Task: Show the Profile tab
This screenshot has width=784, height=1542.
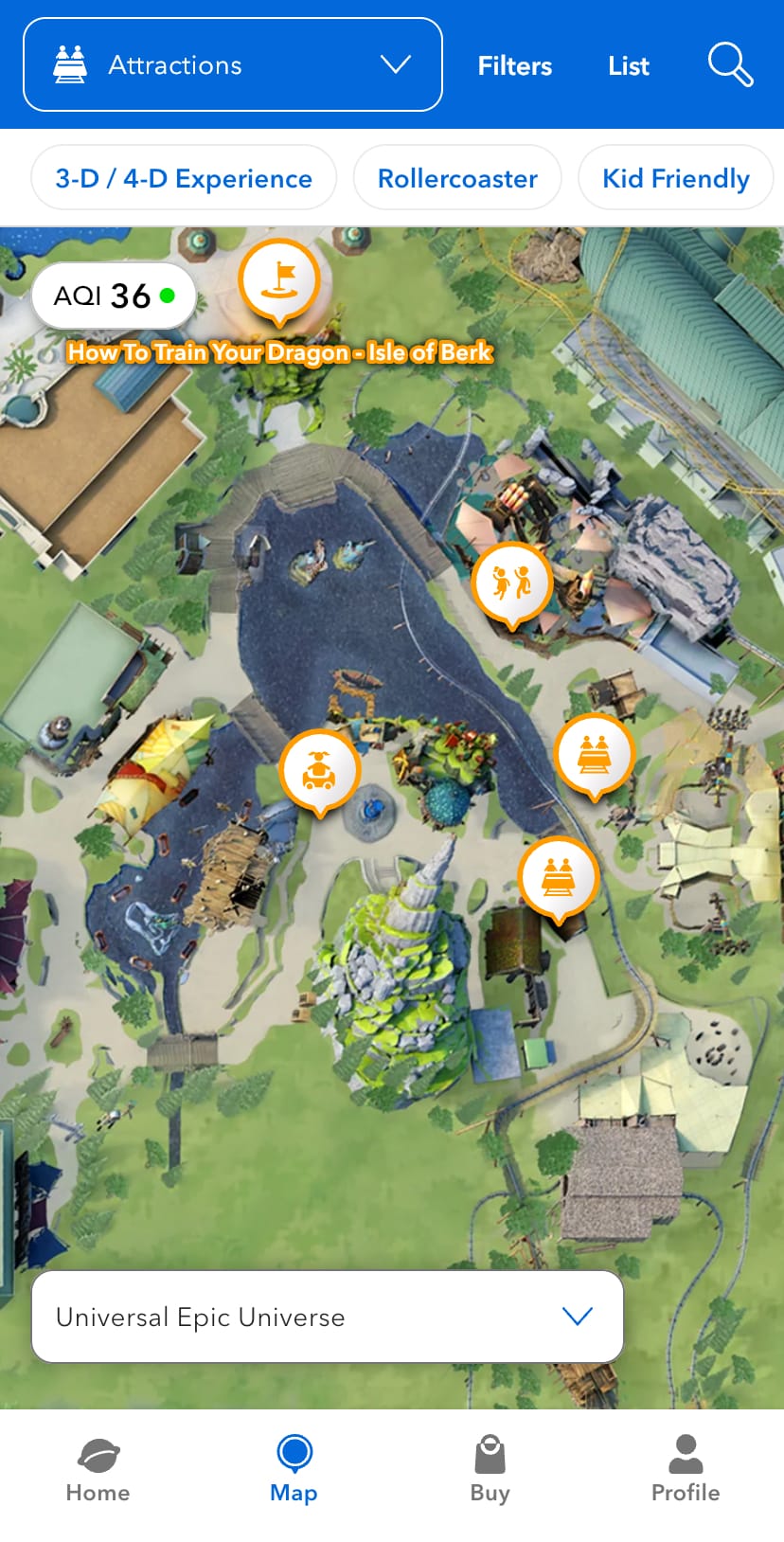Action: click(x=686, y=1470)
